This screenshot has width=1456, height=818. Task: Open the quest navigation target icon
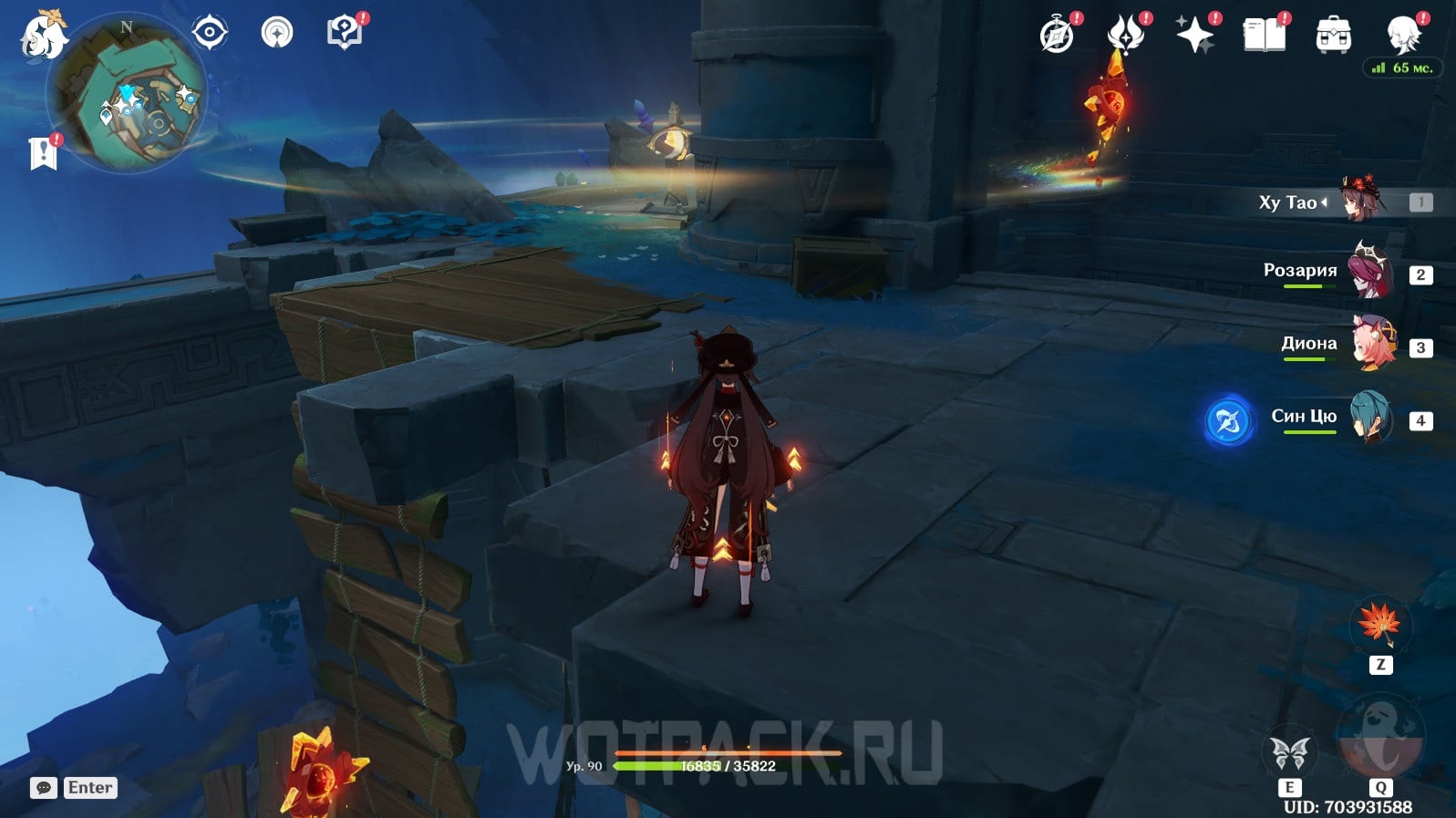[209, 33]
